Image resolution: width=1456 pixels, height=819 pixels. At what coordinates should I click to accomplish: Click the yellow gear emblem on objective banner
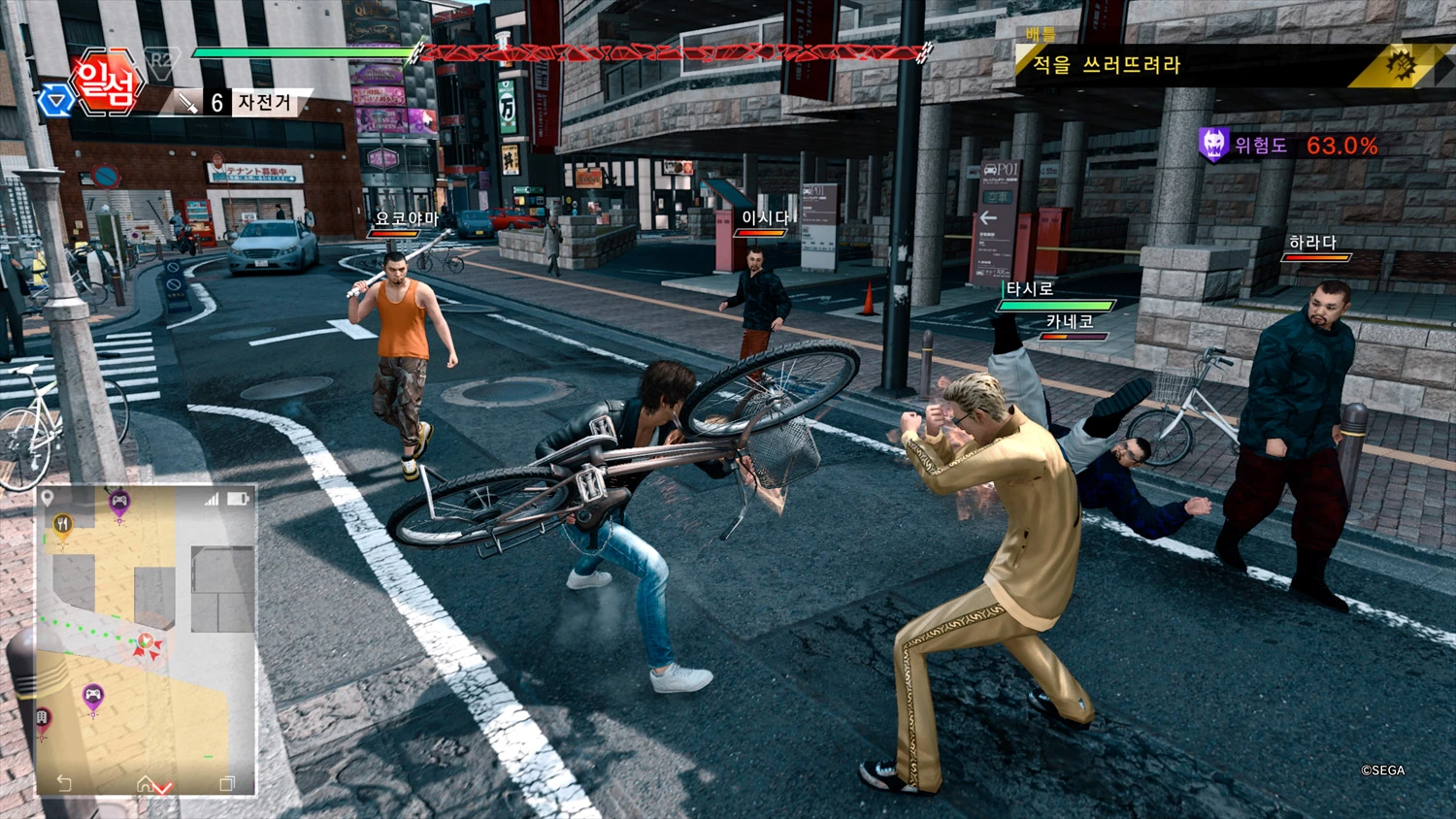click(1401, 66)
